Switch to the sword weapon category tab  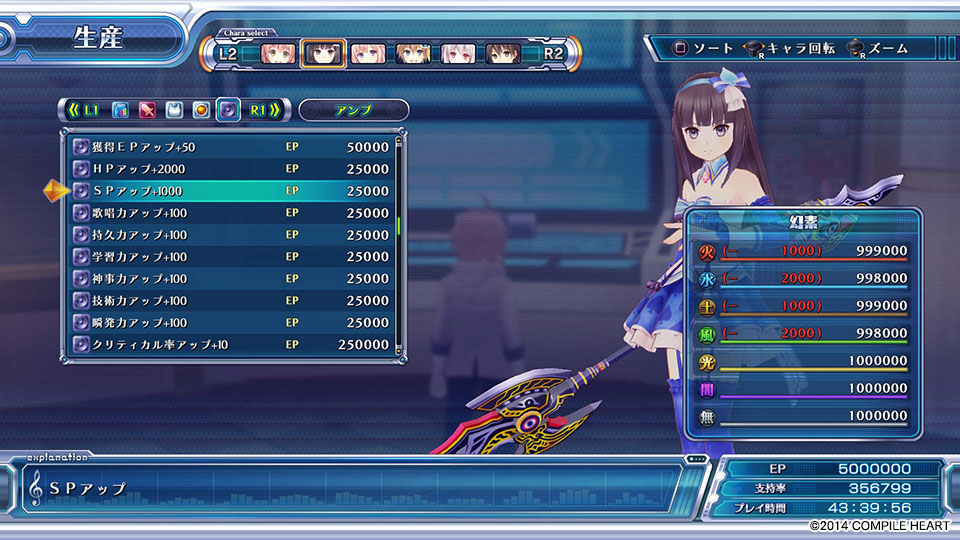coord(147,110)
